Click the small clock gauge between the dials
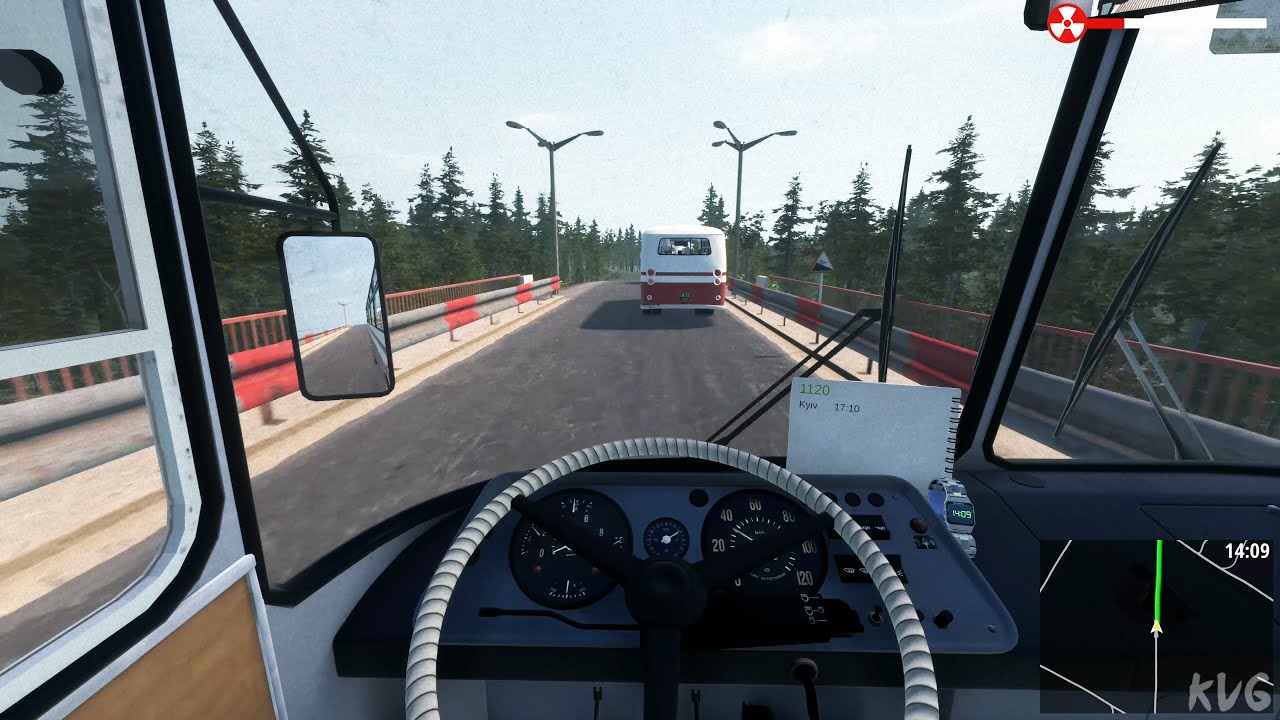Screen dimensions: 1280x720 (x=667, y=538)
